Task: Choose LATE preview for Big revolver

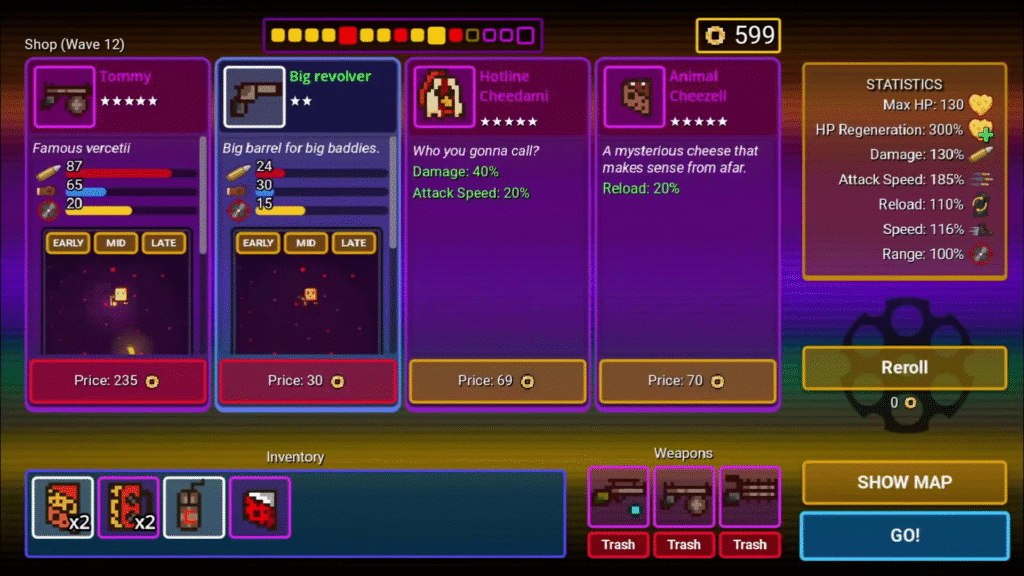Action: point(354,243)
